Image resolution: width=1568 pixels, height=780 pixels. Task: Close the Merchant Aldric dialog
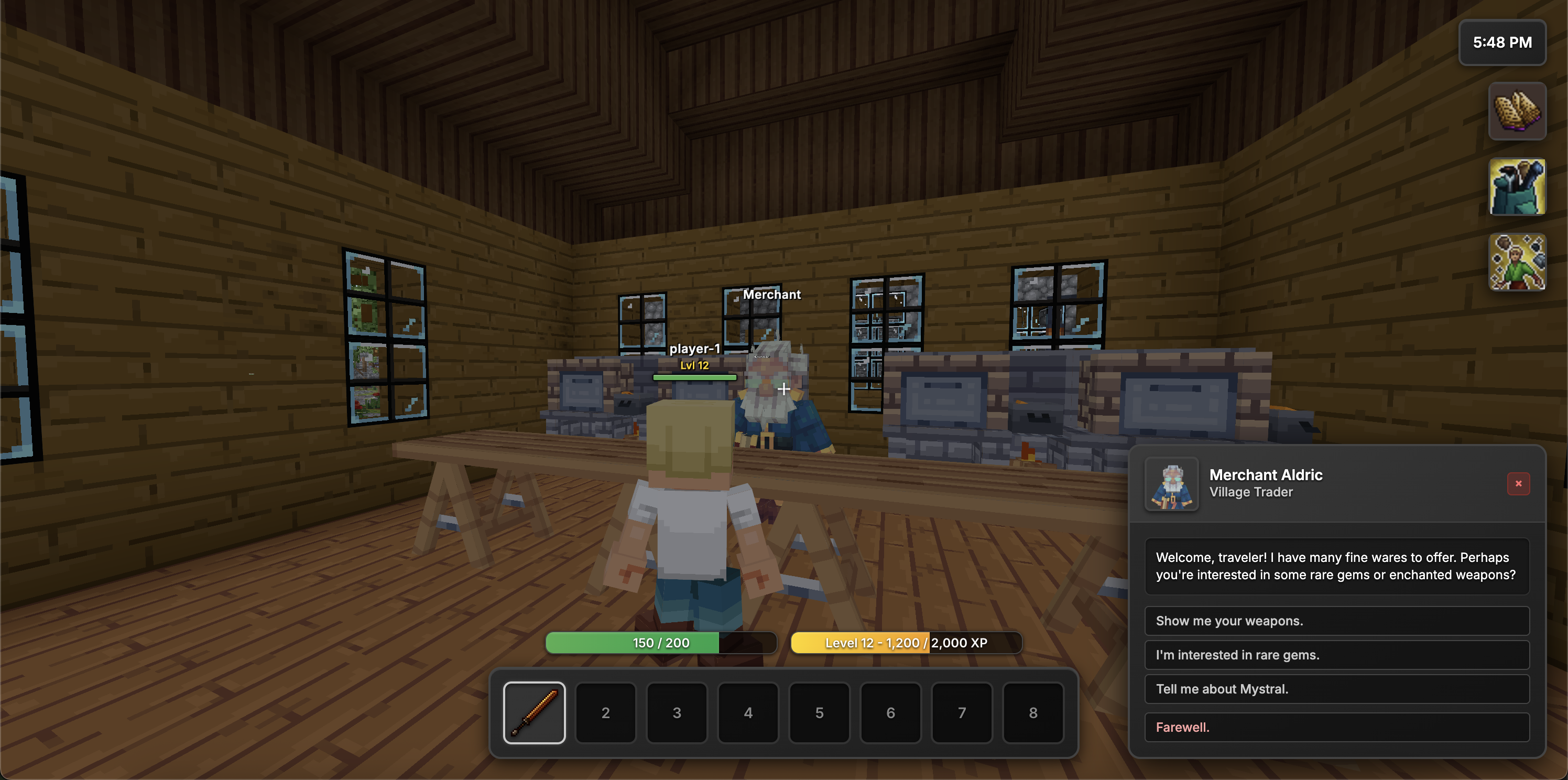(x=1519, y=483)
